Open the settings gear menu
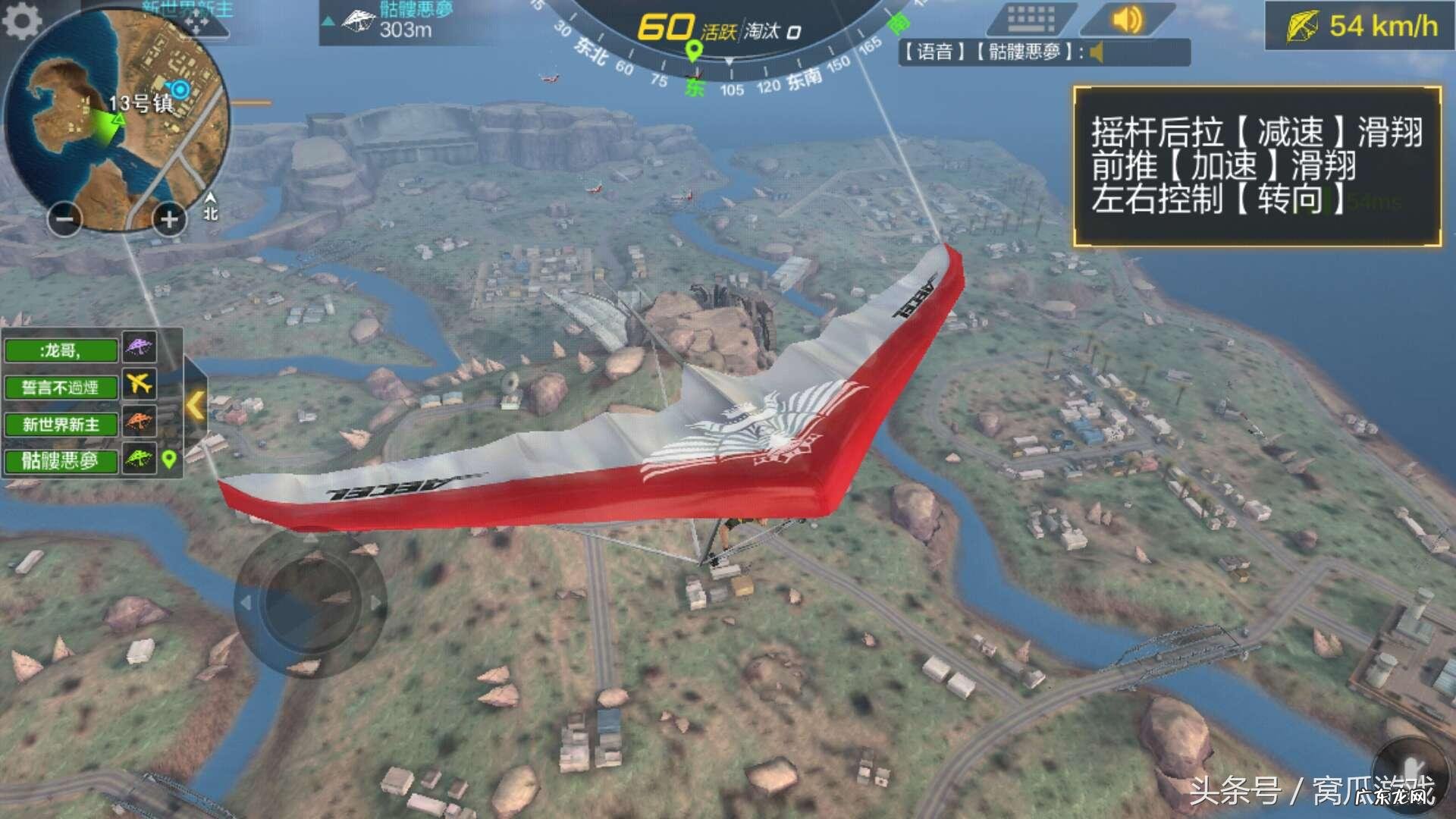The image size is (1456, 819). pyautogui.click(x=23, y=21)
